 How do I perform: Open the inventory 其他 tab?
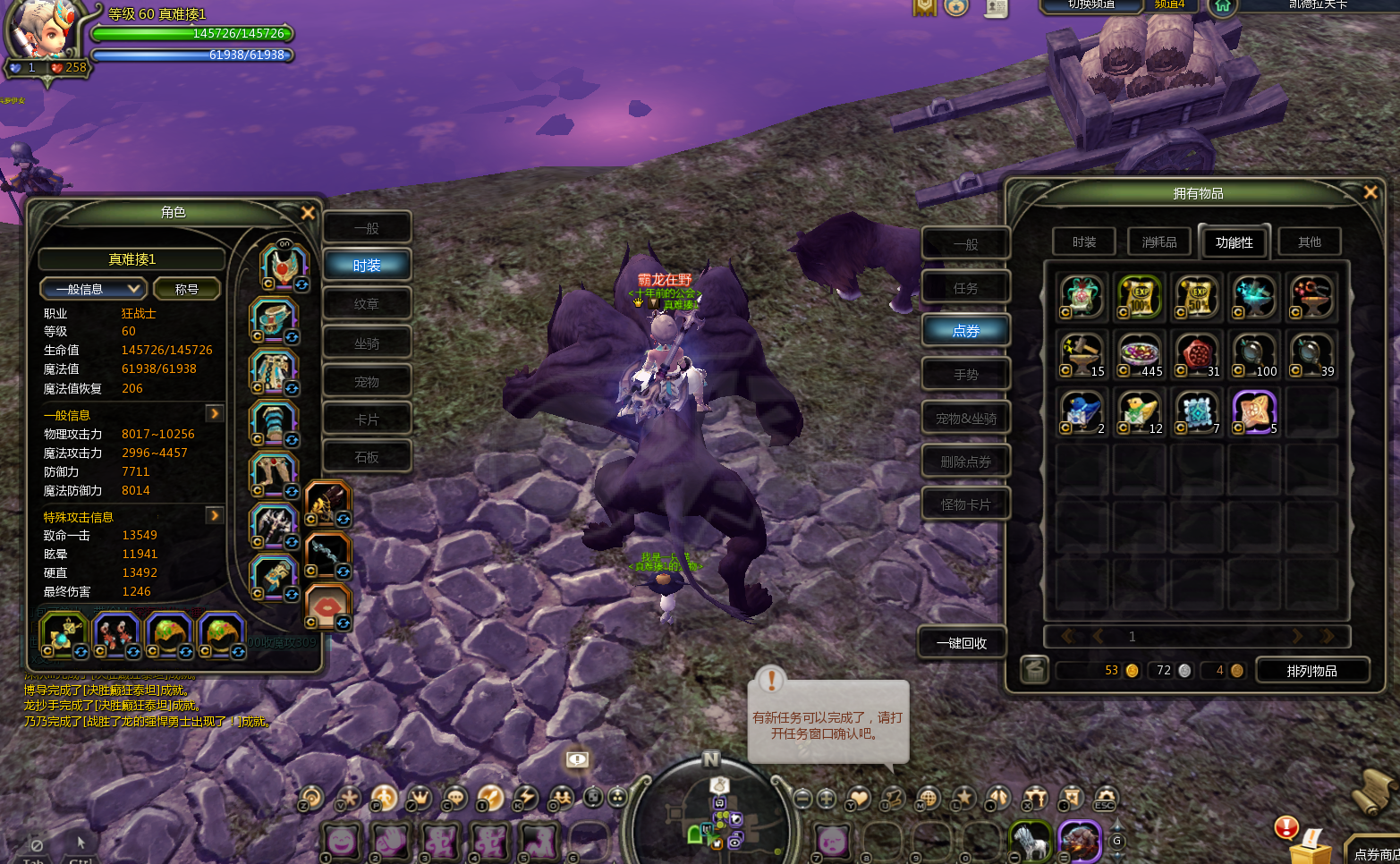(x=1309, y=241)
